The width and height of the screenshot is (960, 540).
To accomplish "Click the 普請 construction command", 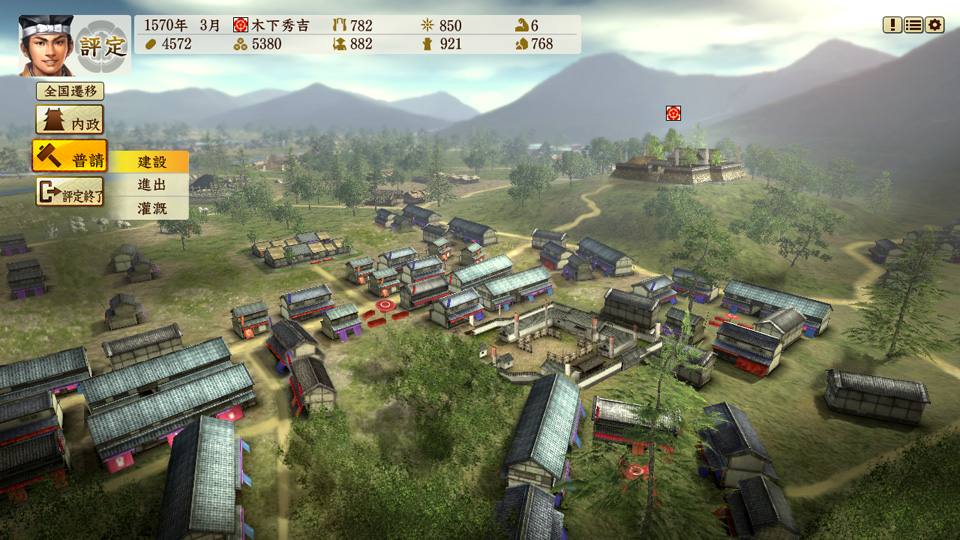I will (70, 157).
